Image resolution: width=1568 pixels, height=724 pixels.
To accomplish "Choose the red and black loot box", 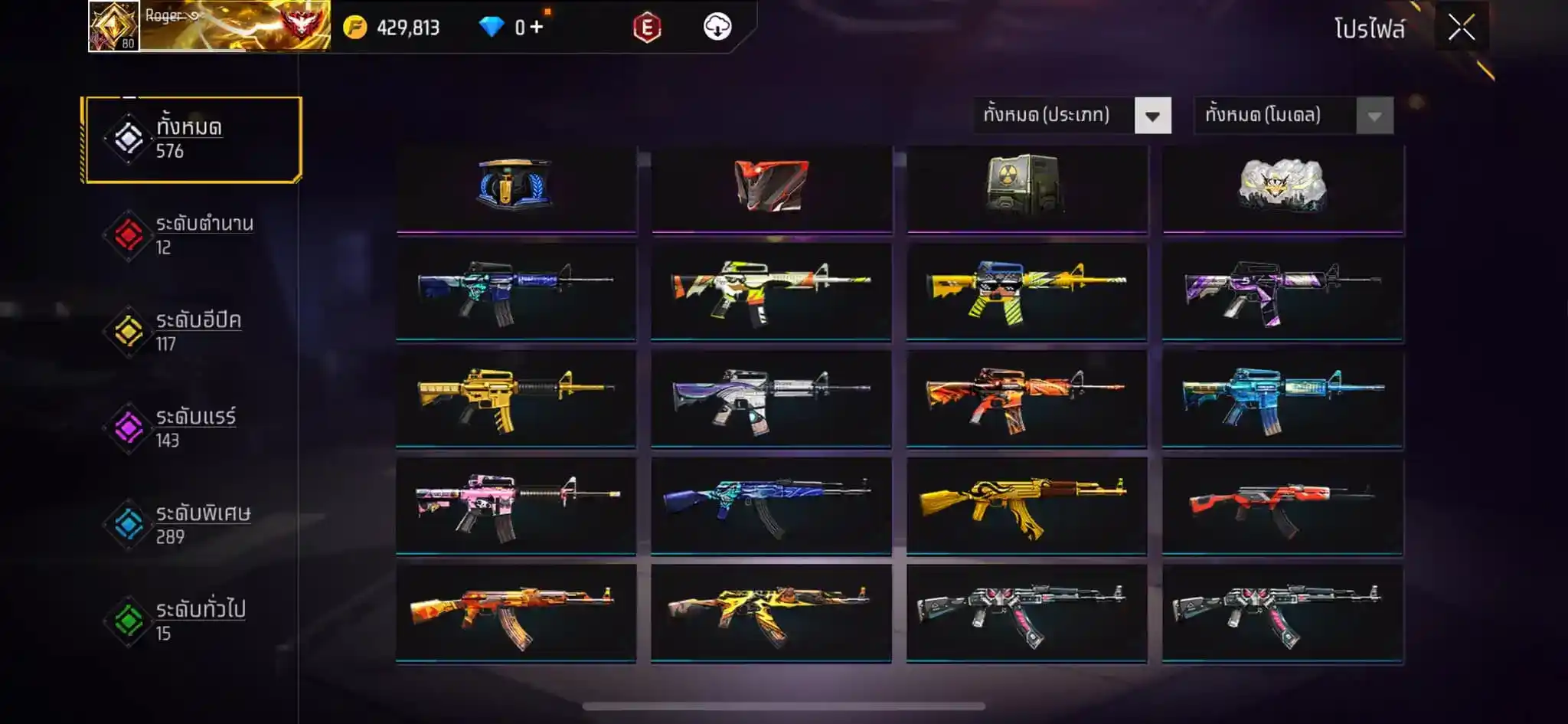I will (771, 186).
